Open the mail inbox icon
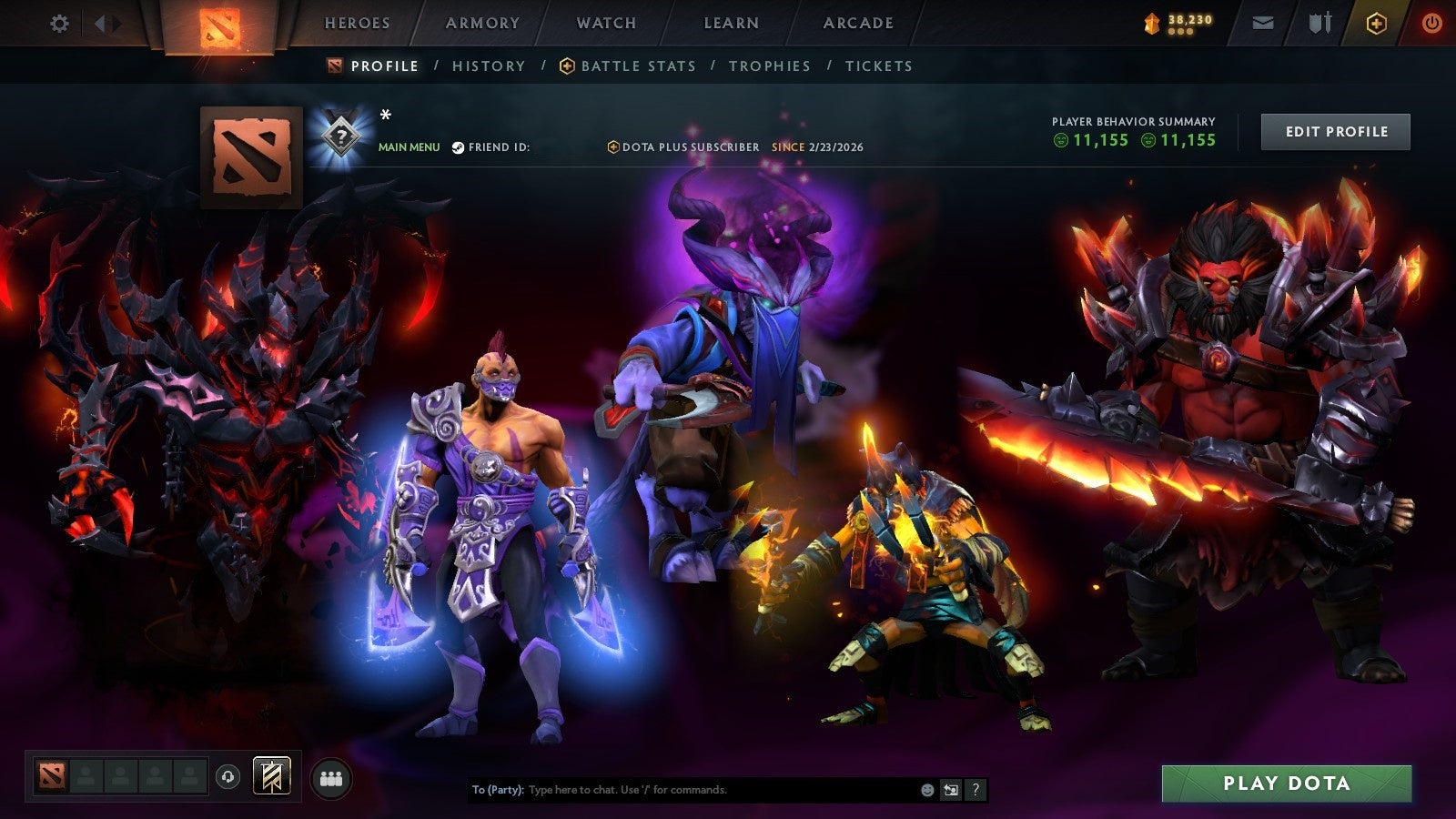The height and width of the screenshot is (819, 1456). (1263, 24)
